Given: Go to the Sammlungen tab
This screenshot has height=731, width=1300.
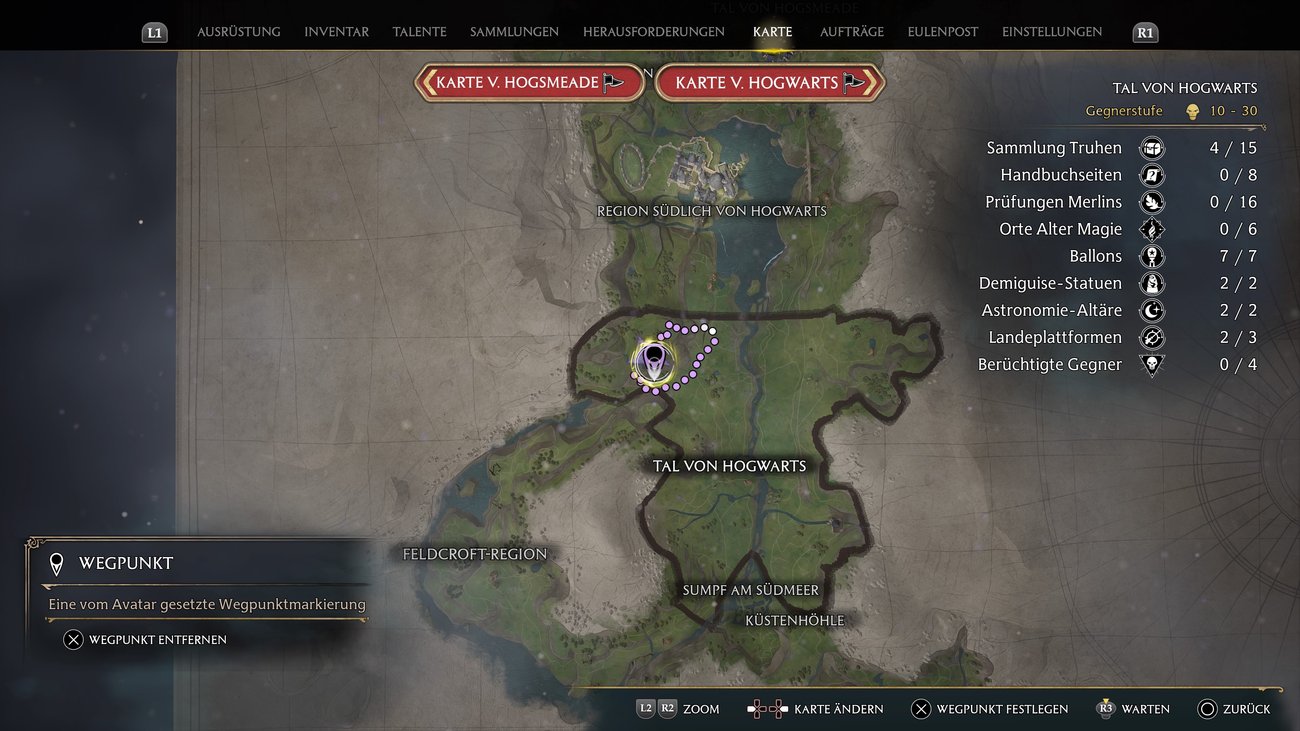Looking at the screenshot, I should [x=514, y=32].
